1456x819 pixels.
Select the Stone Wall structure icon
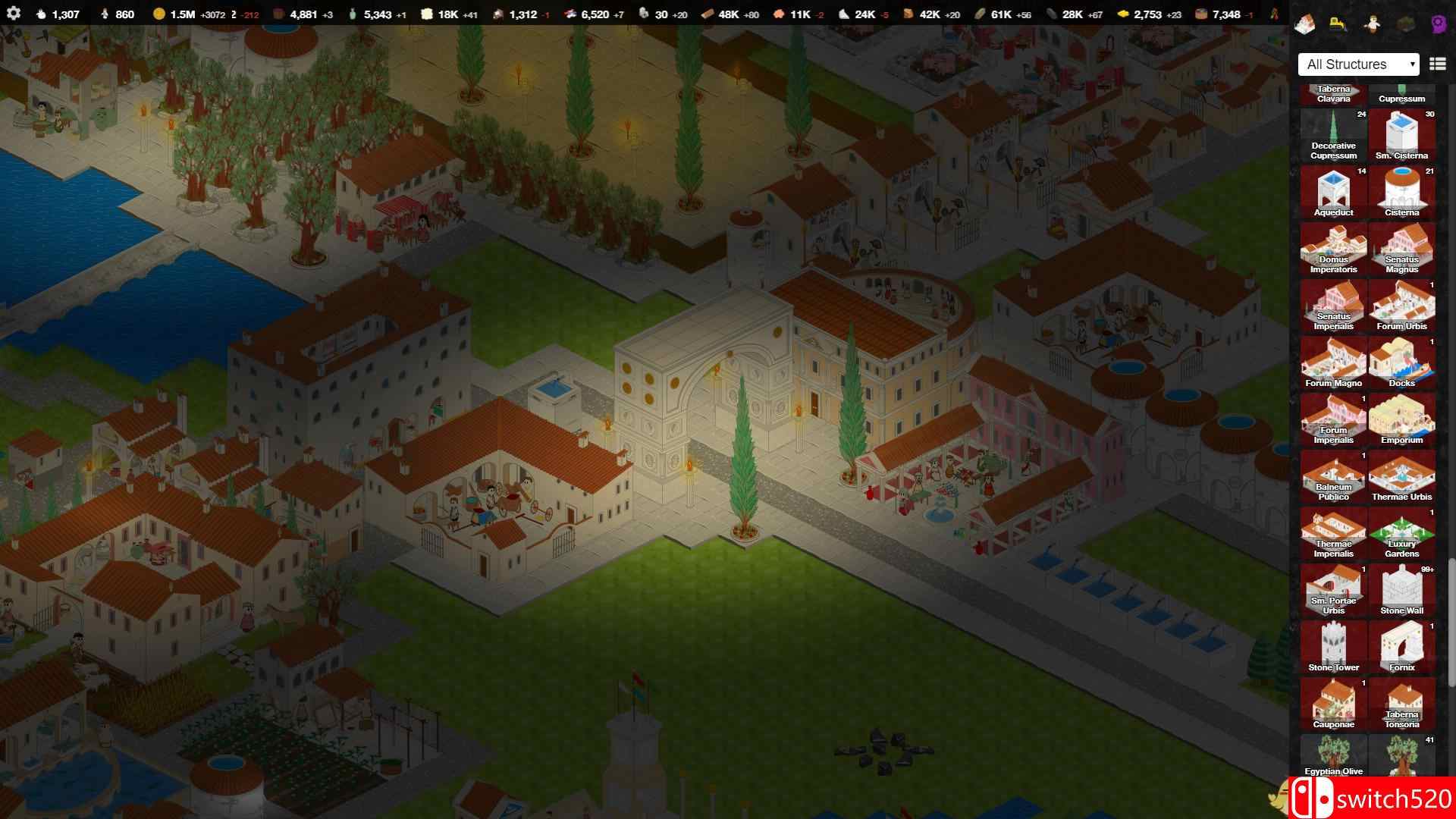coord(1402,589)
